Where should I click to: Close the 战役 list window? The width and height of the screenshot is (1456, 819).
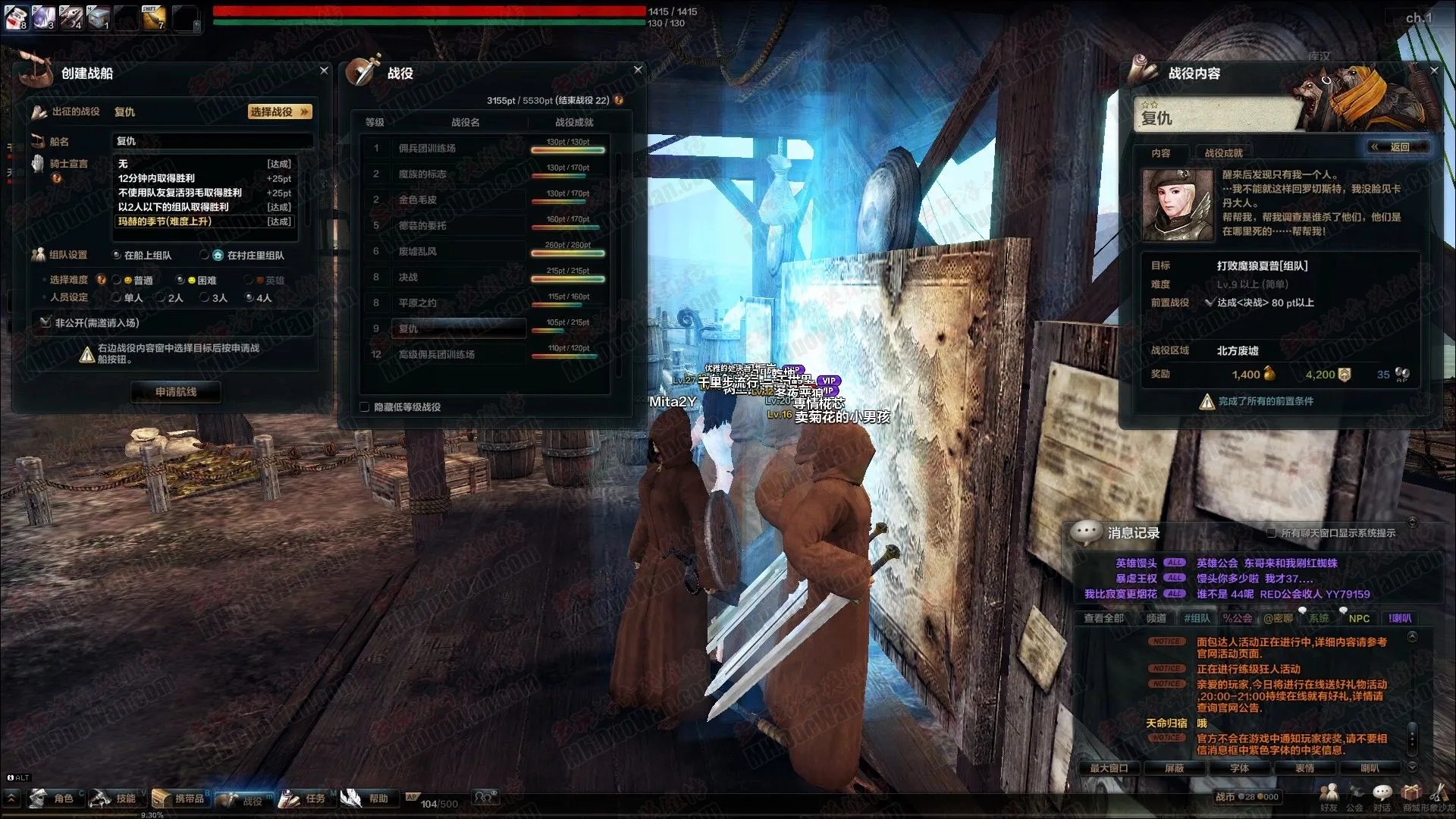point(638,70)
